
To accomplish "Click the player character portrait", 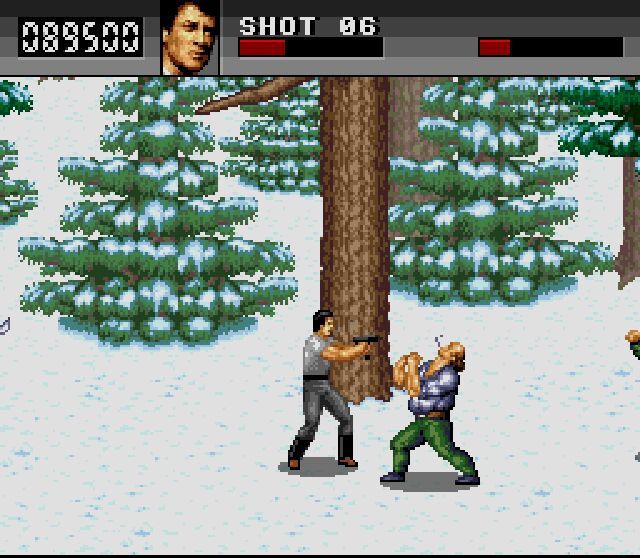I will [x=190, y=37].
